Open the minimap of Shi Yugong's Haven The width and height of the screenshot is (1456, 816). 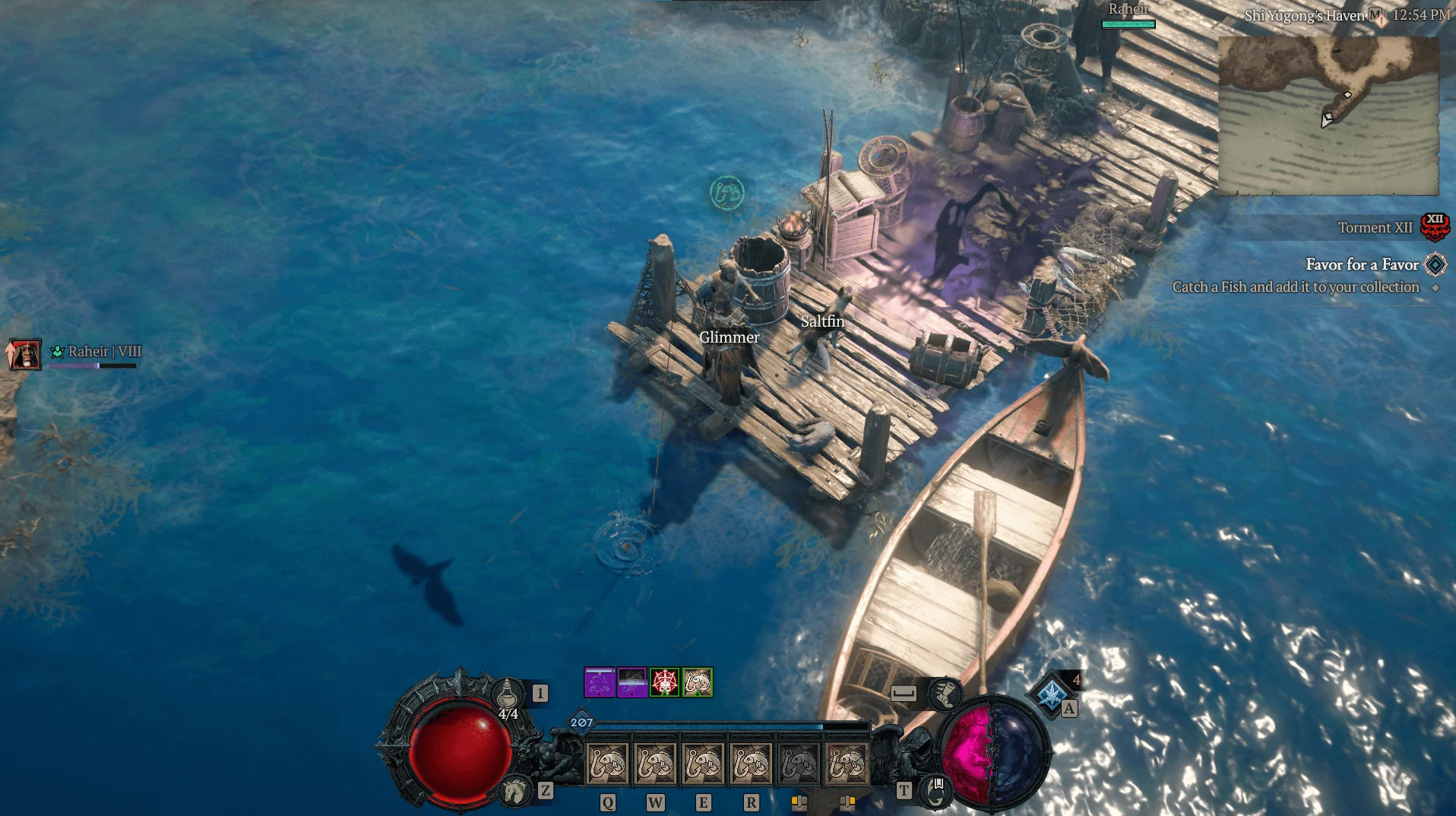point(1328,115)
